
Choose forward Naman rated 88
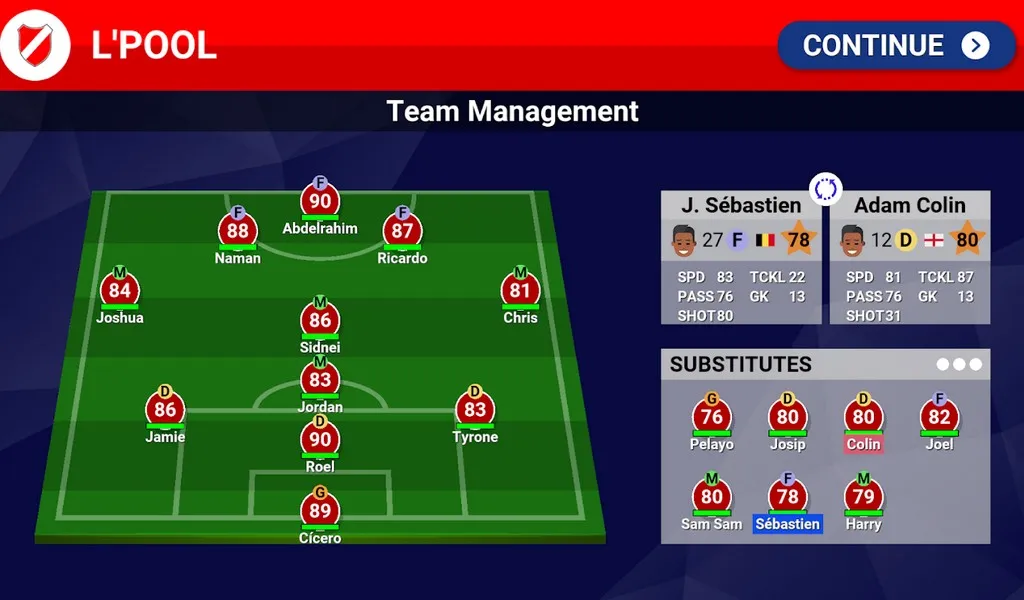(238, 231)
